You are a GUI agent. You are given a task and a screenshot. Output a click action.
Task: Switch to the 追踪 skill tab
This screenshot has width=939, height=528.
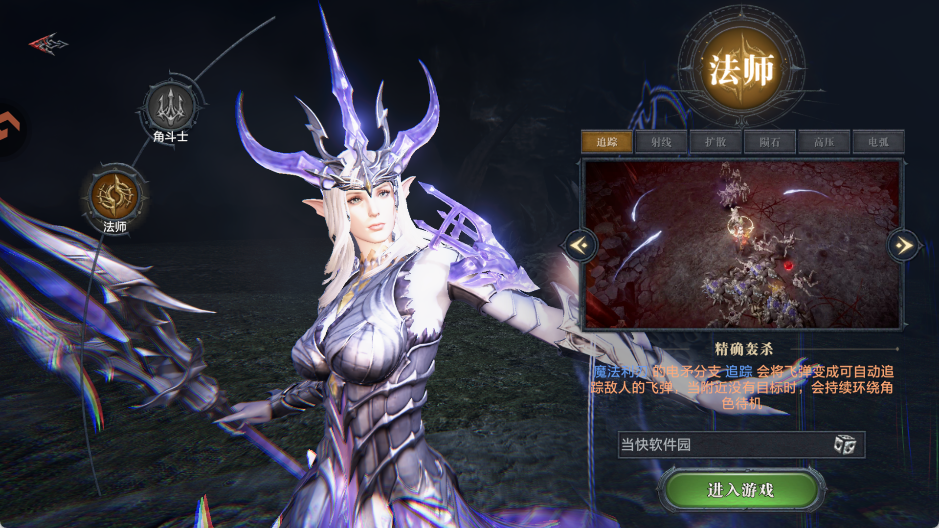[607, 142]
